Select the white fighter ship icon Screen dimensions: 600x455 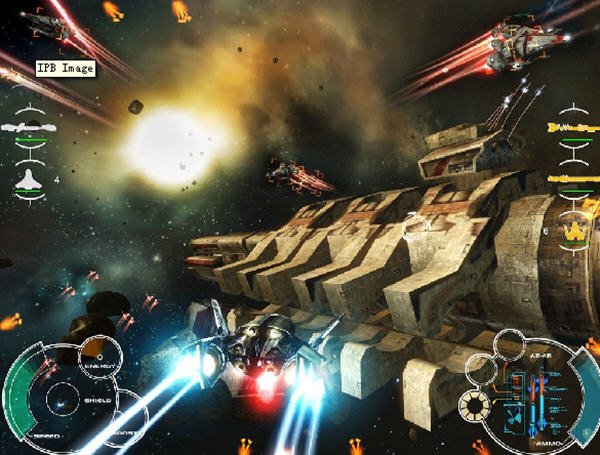pos(29,179)
